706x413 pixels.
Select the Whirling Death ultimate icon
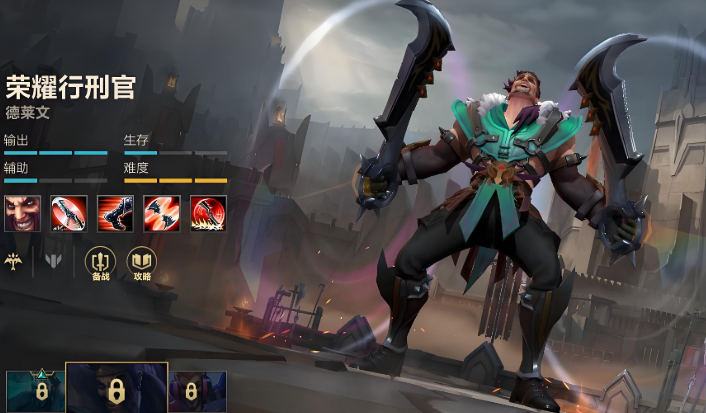pyautogui.click(x=209, y=212)
